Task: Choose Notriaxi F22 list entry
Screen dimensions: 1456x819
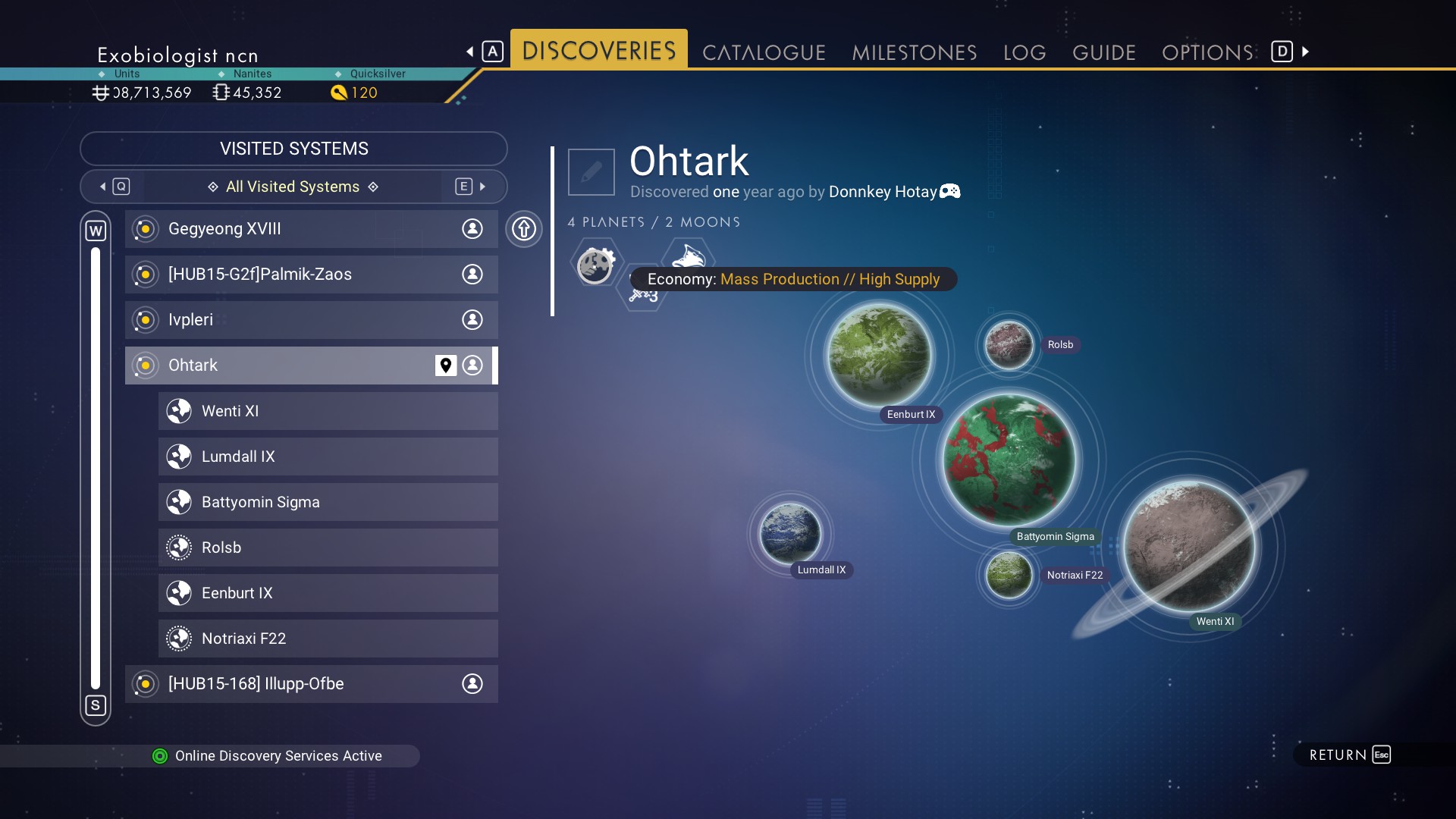Action: point(328,639)
